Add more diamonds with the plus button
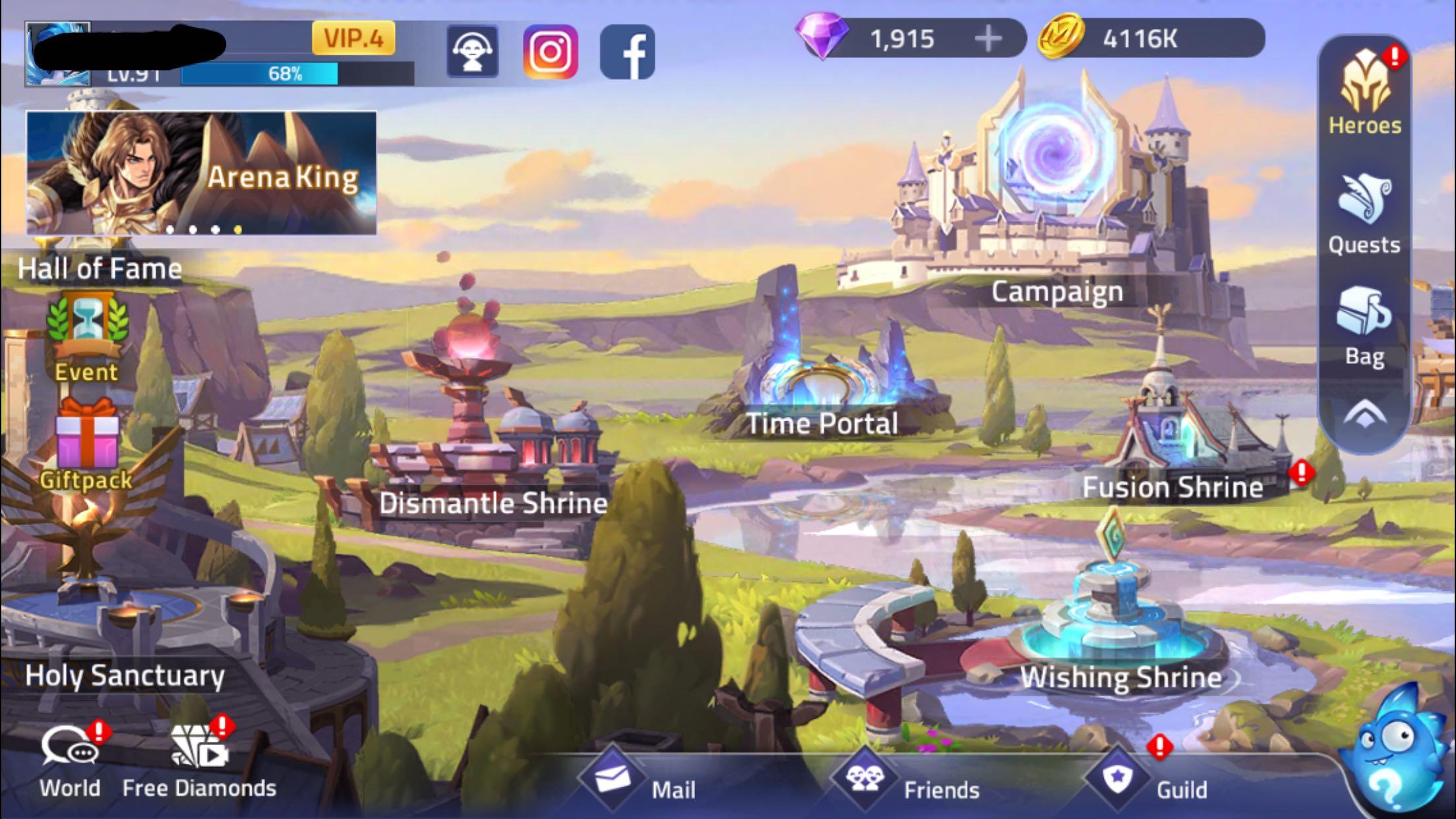This screenshot has width=1456, height=819. pyautogui.click(x=987, y=39)
